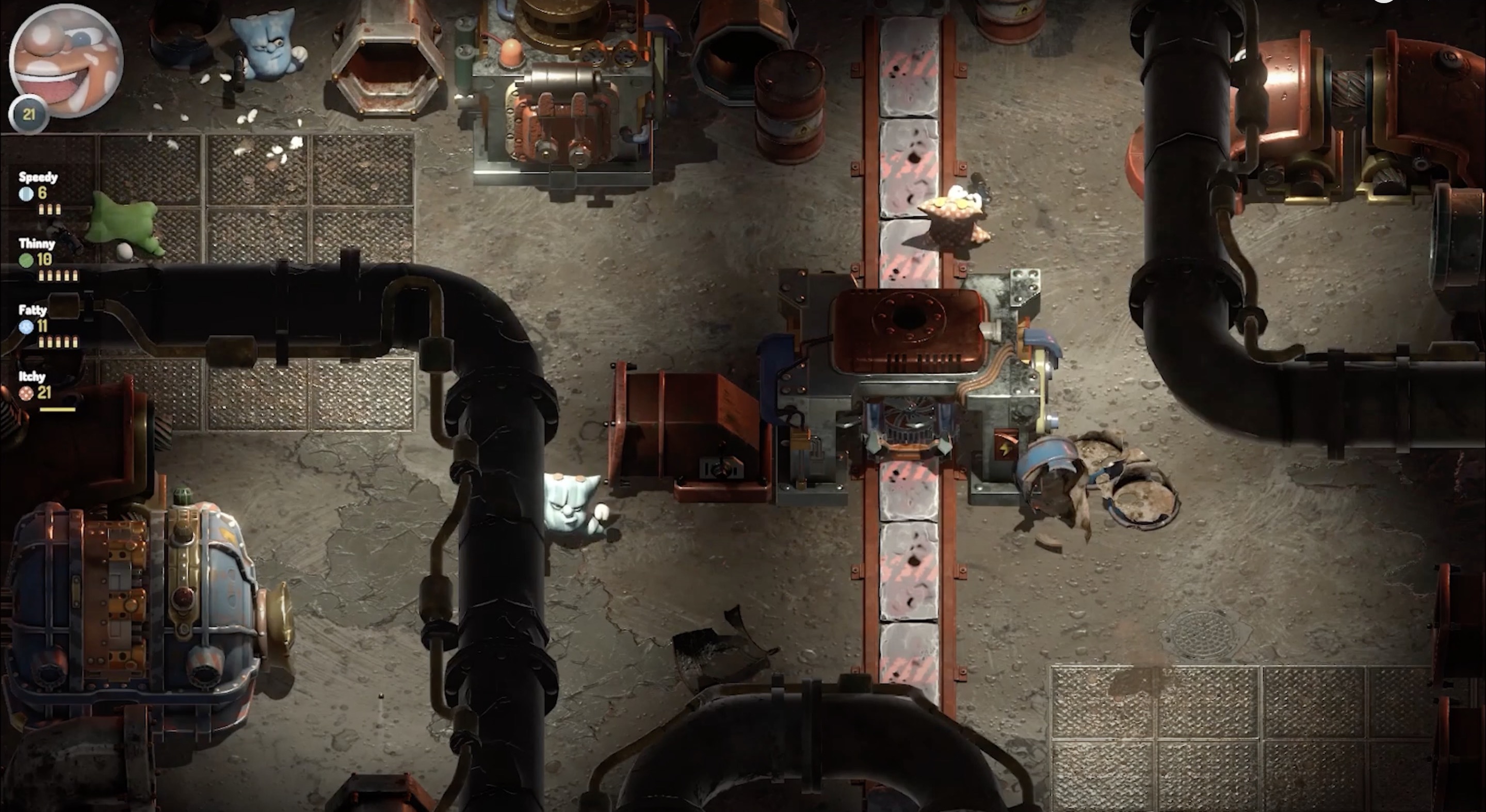Pick Itchy in the player list

point(33,377)
